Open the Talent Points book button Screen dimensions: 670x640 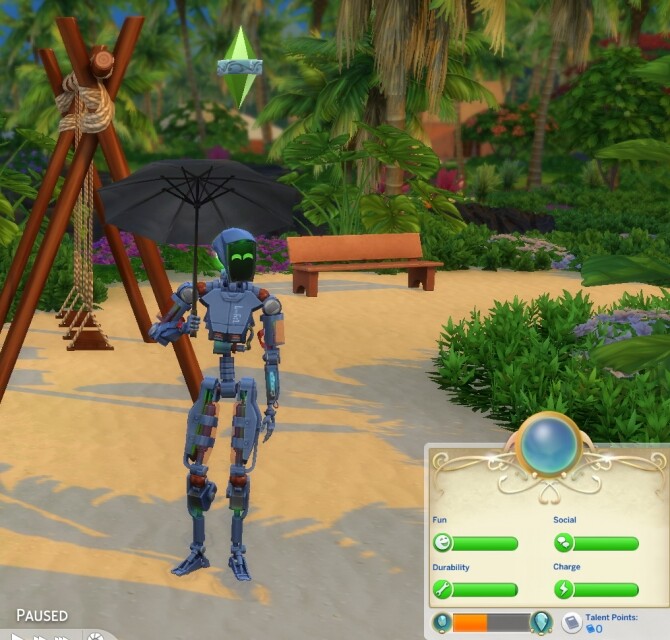coord(571,623)
